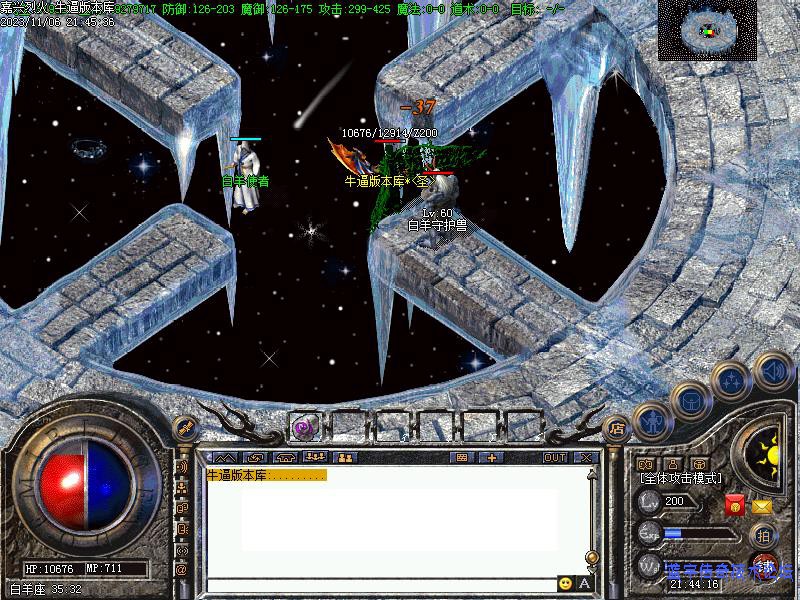Switch the 全体攻击模式 attack mode label

(x=678, y=480)
